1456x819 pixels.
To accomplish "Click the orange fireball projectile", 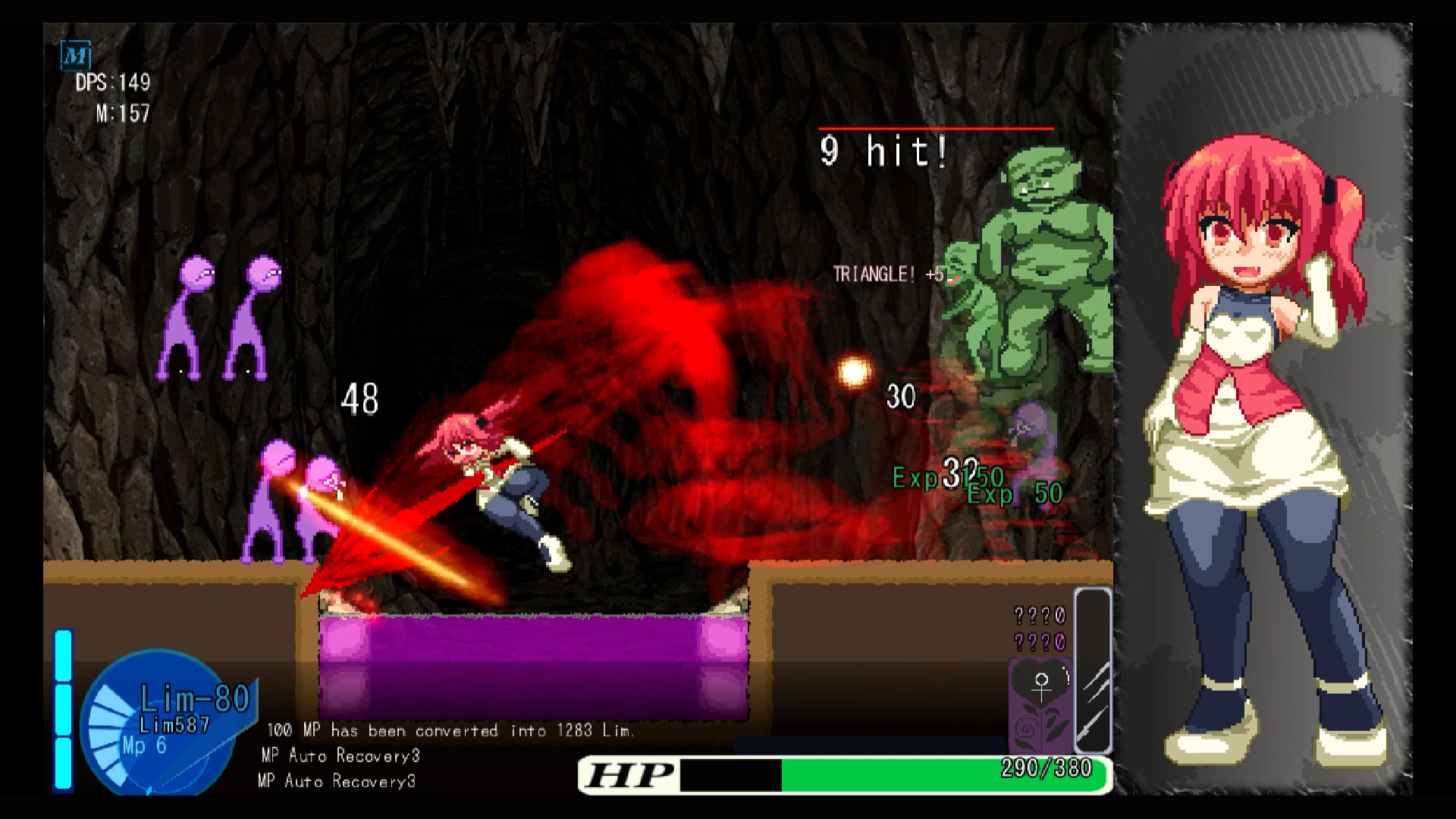I will click(x=853, y=373).
